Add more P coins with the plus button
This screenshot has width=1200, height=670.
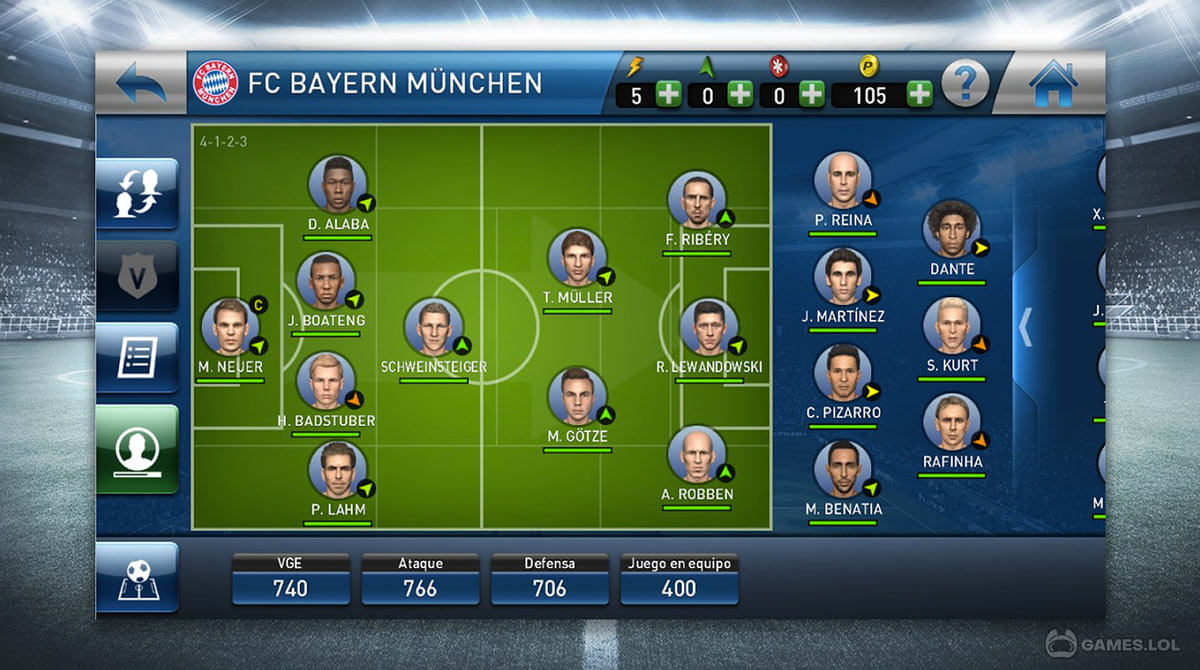pos(919,96)
